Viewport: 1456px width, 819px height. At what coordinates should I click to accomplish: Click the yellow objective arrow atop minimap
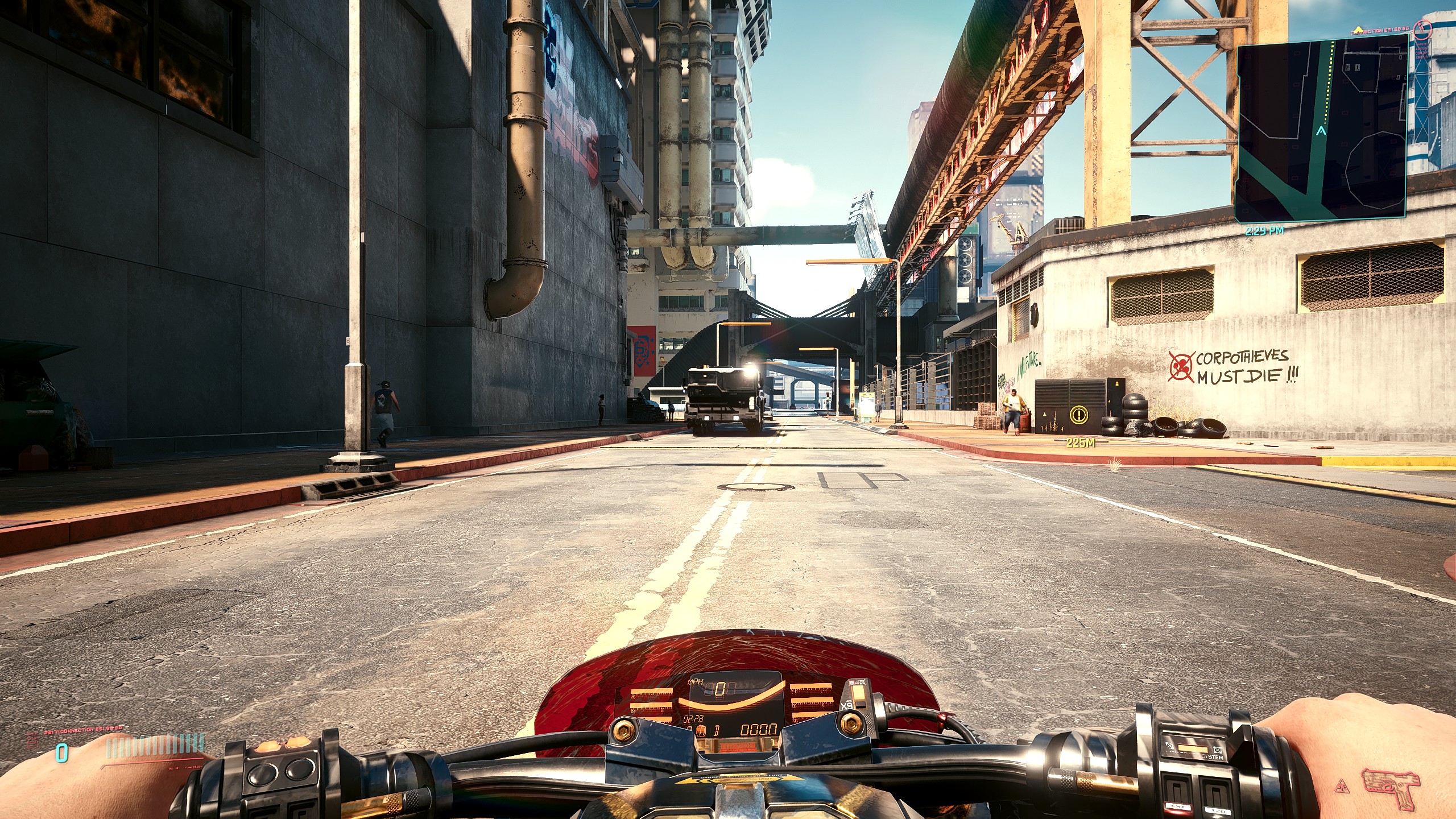[x=1358, y=28]
